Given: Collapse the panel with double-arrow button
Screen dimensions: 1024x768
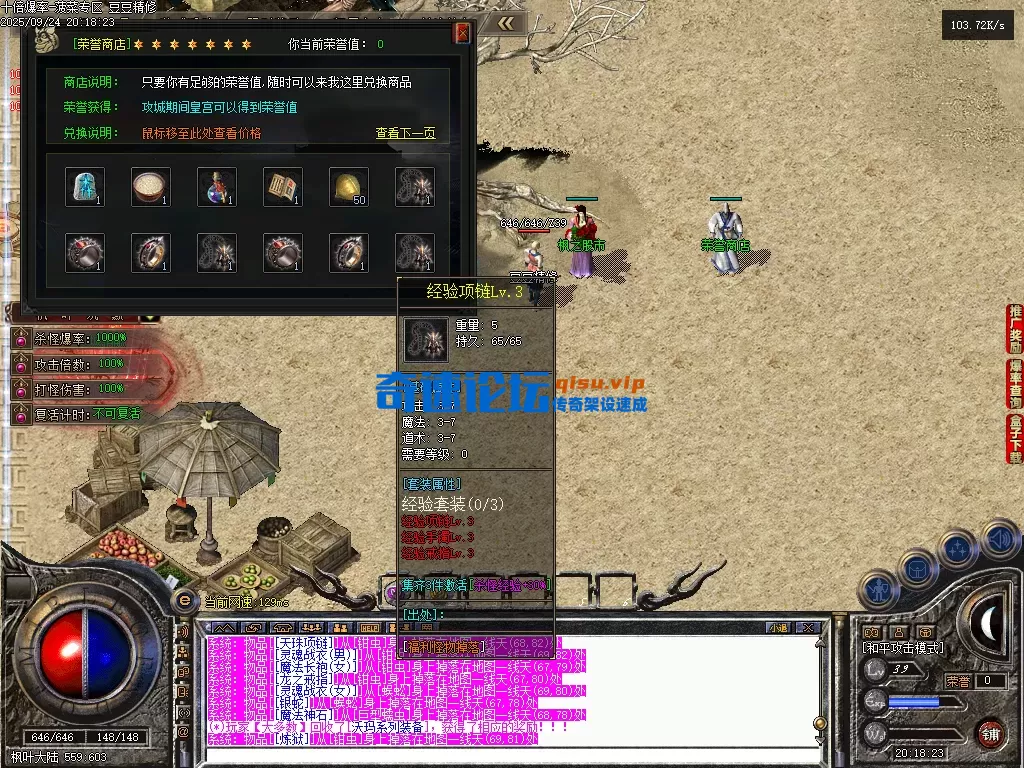Looking at the screenshot, I should point(507,23).
